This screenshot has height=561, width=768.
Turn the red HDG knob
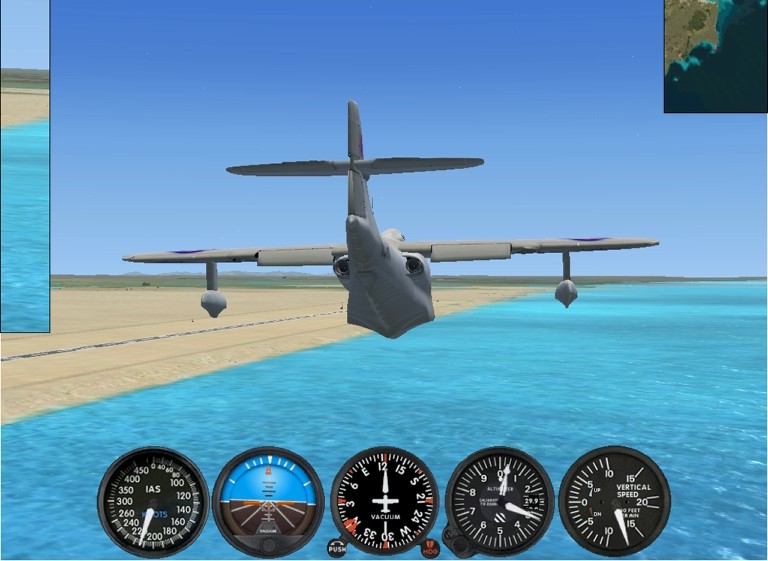[430, 548]
